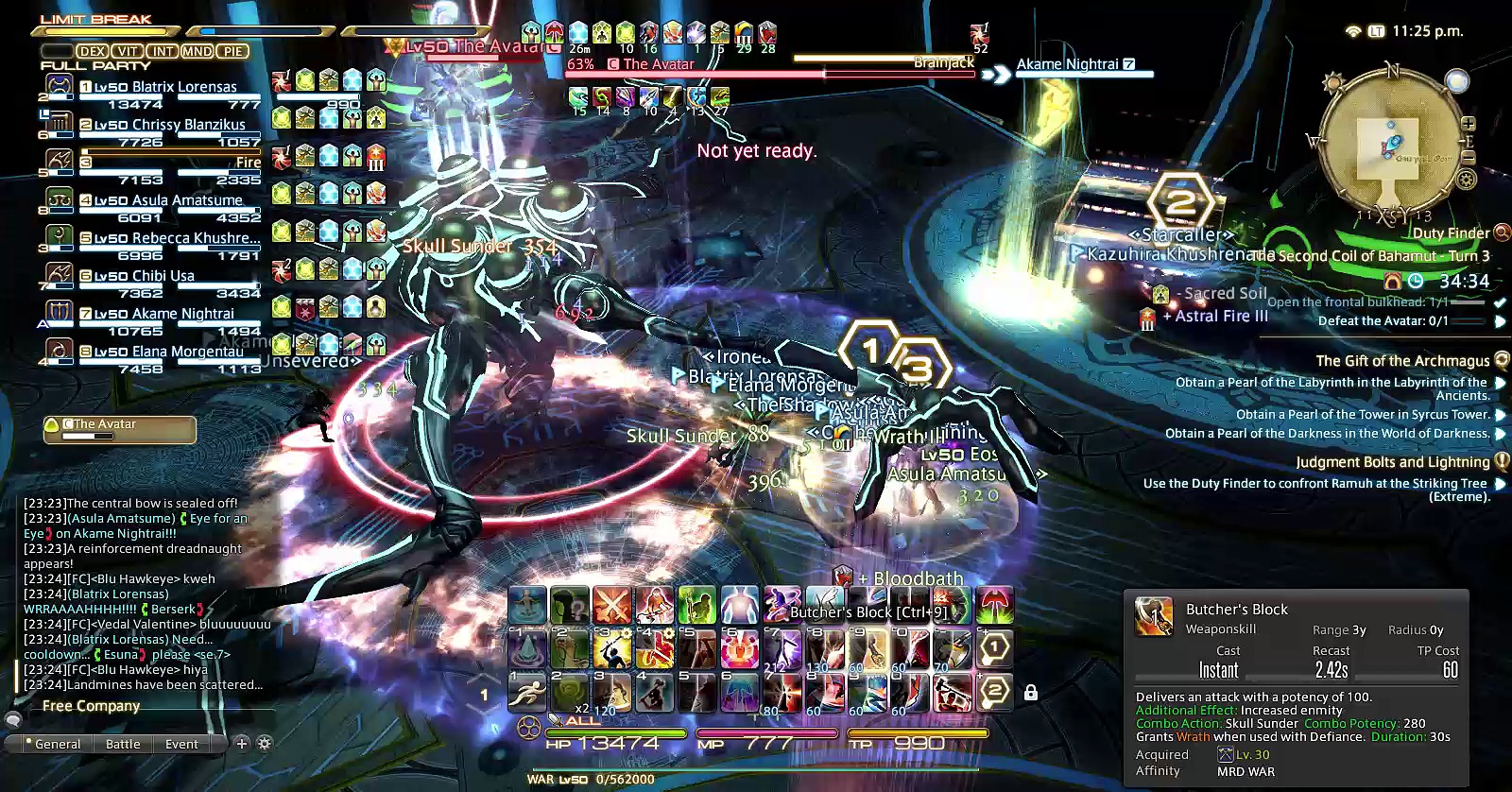Open minimap settings gear
1512x792 pixels.
[x=1467, y=179]
